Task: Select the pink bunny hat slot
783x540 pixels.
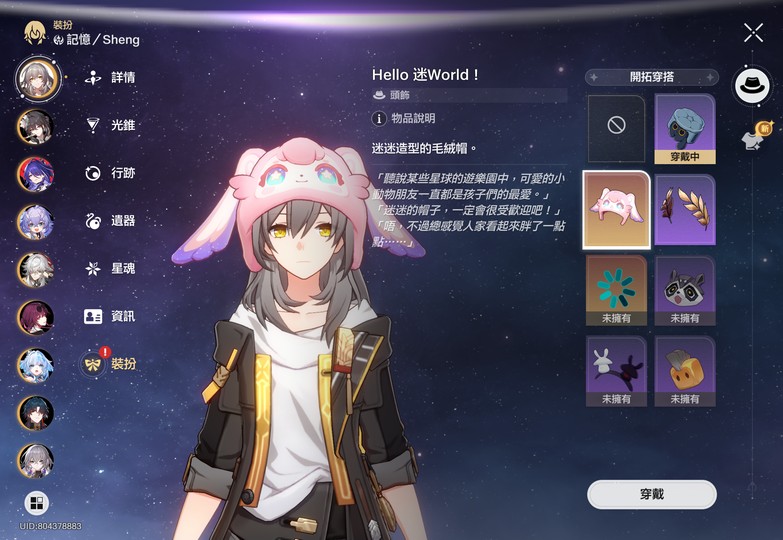Action: pyautogui.click(x=617, y=209)
